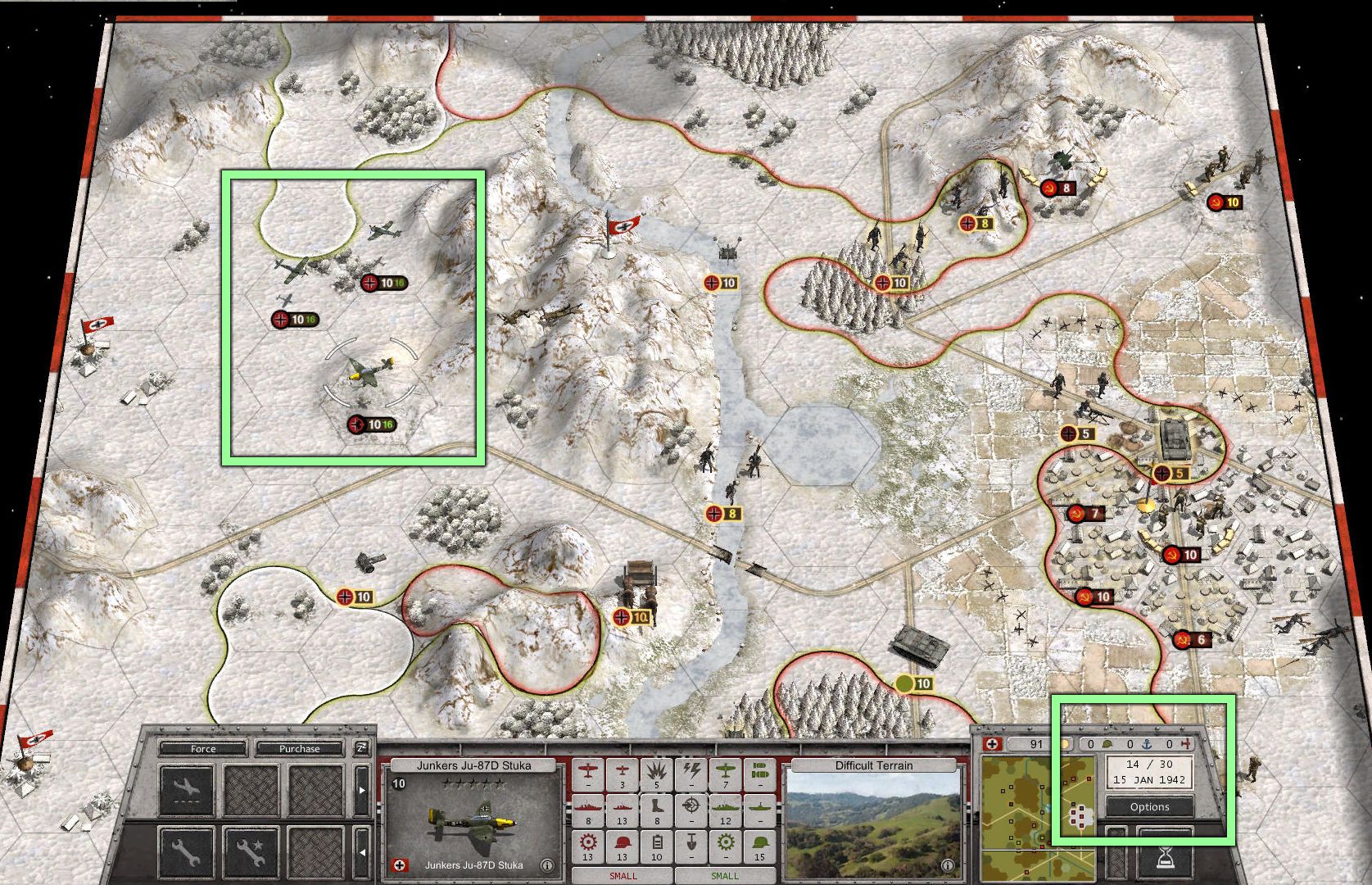The image size is (1372, 885).
Task: Open the Purchase menu
Action: pos(299,748)
